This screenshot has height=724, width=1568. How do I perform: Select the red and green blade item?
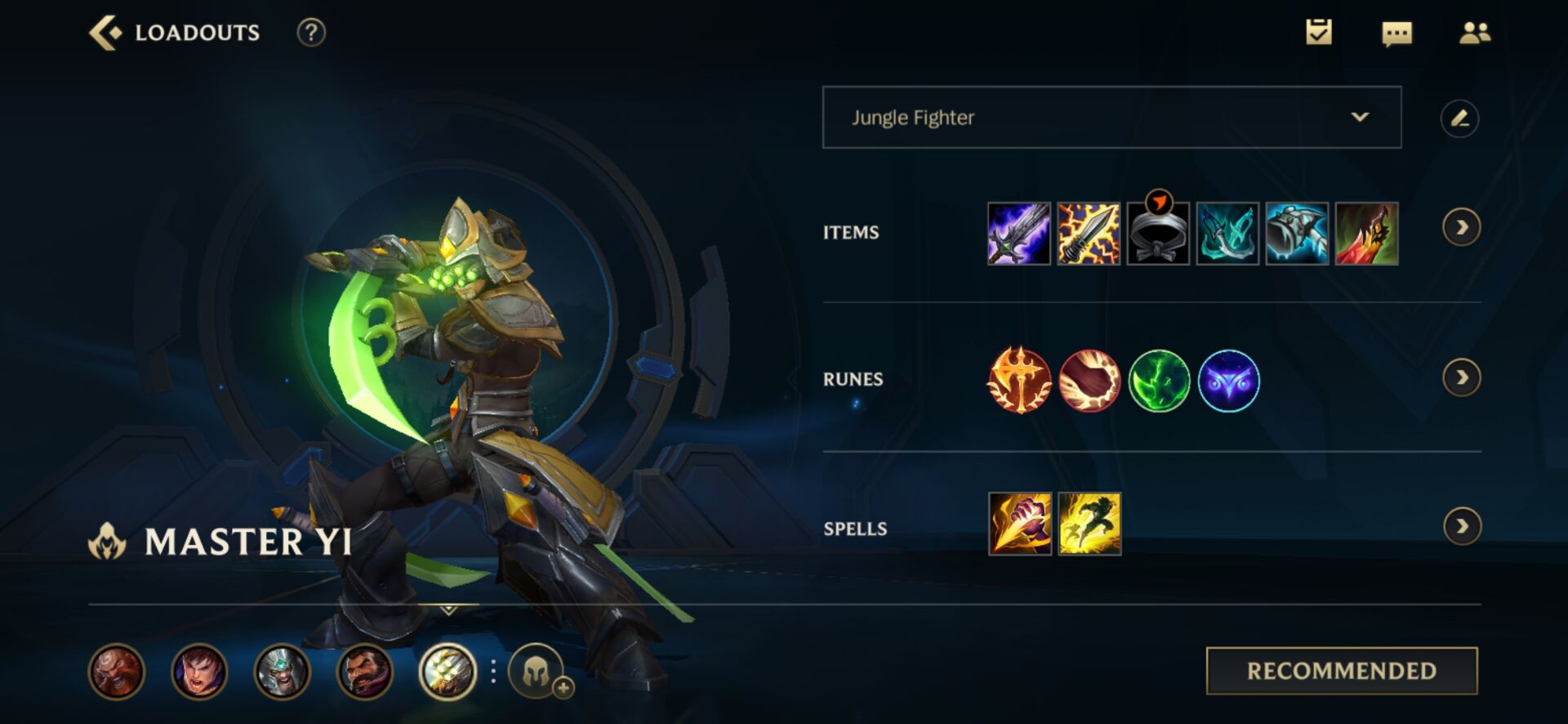point(1366,234)
